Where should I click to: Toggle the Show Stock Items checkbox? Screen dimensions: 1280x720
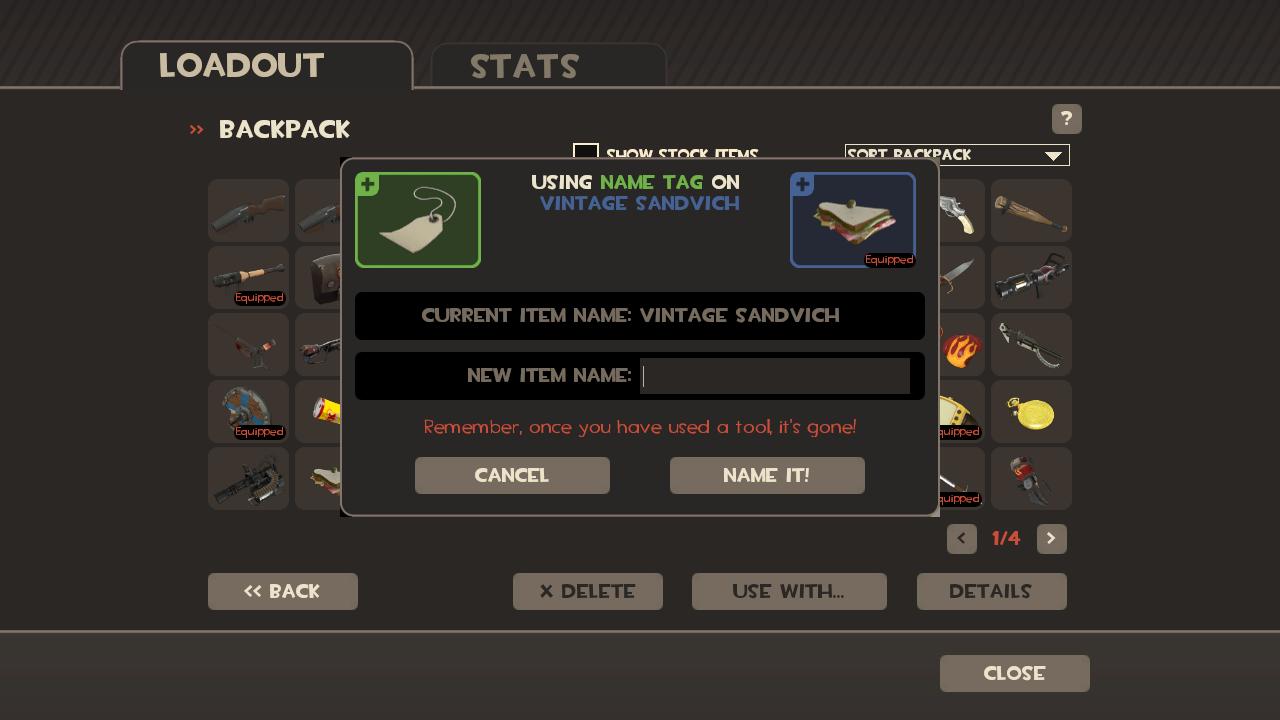[x=586, y=152]
